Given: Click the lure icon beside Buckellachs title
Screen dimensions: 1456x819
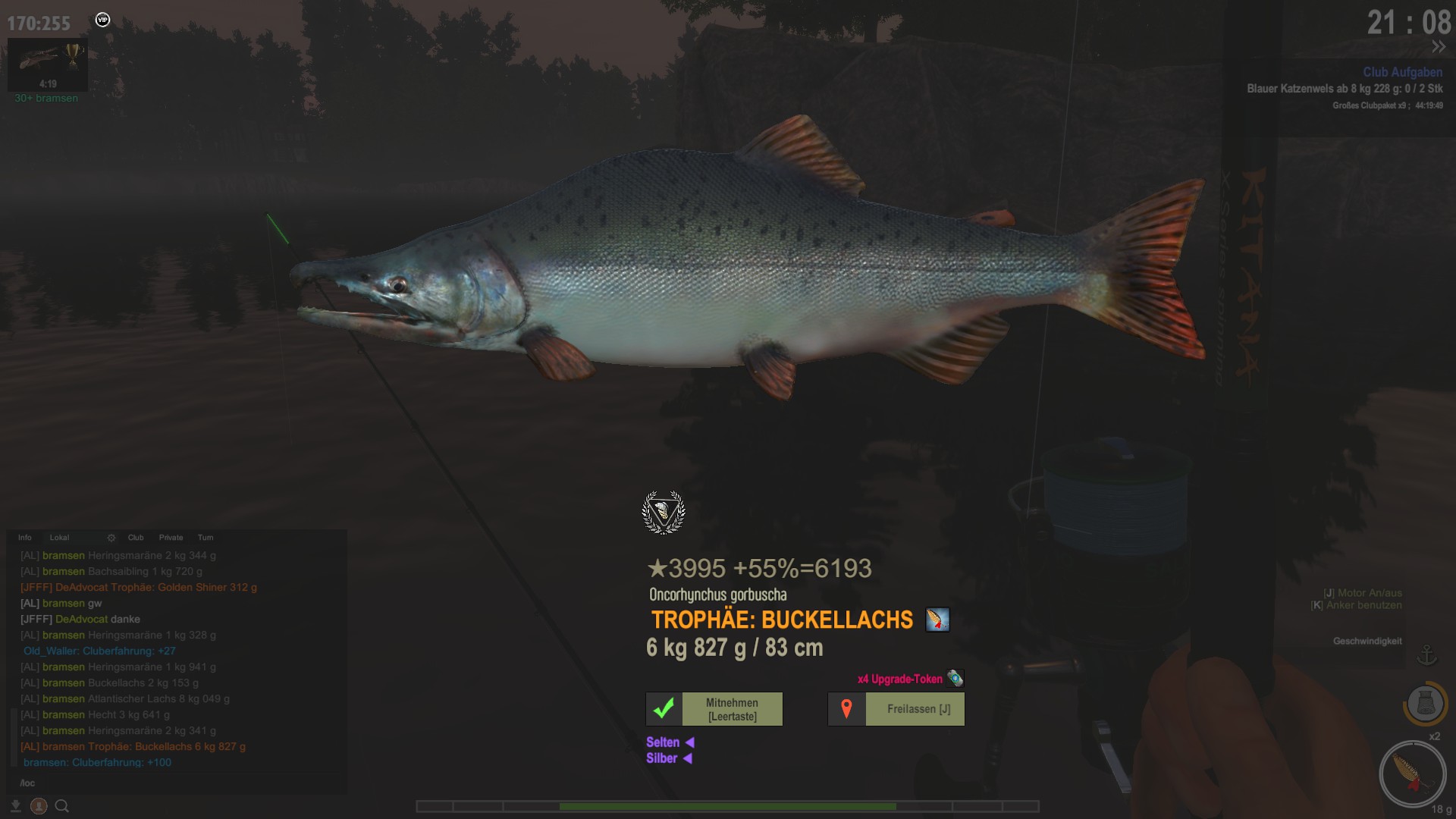Looking at the screenshot, I should click(x=937, y=620).
